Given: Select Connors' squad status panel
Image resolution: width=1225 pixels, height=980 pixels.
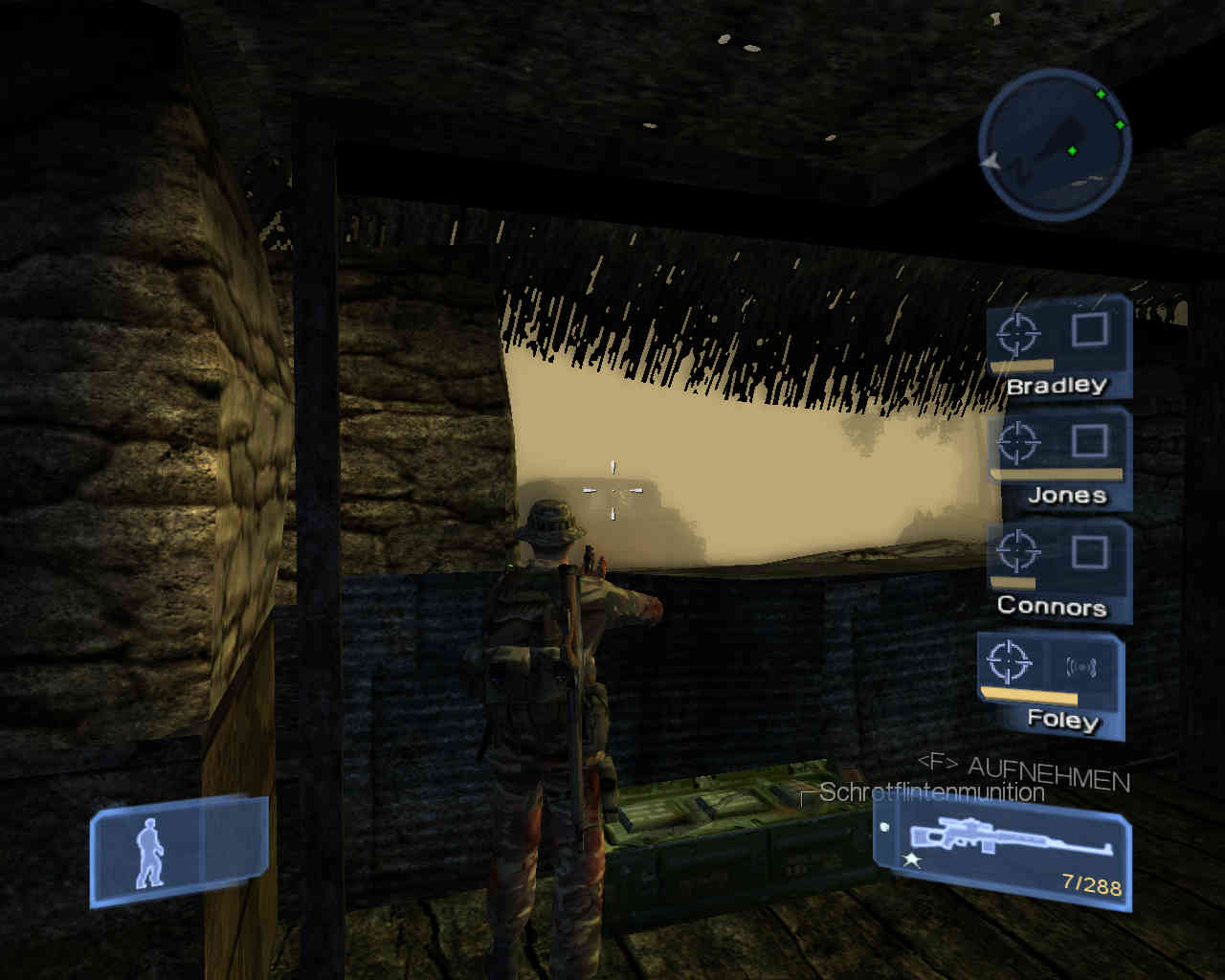Looking at the screenshot, I should tap(1057, 571).
